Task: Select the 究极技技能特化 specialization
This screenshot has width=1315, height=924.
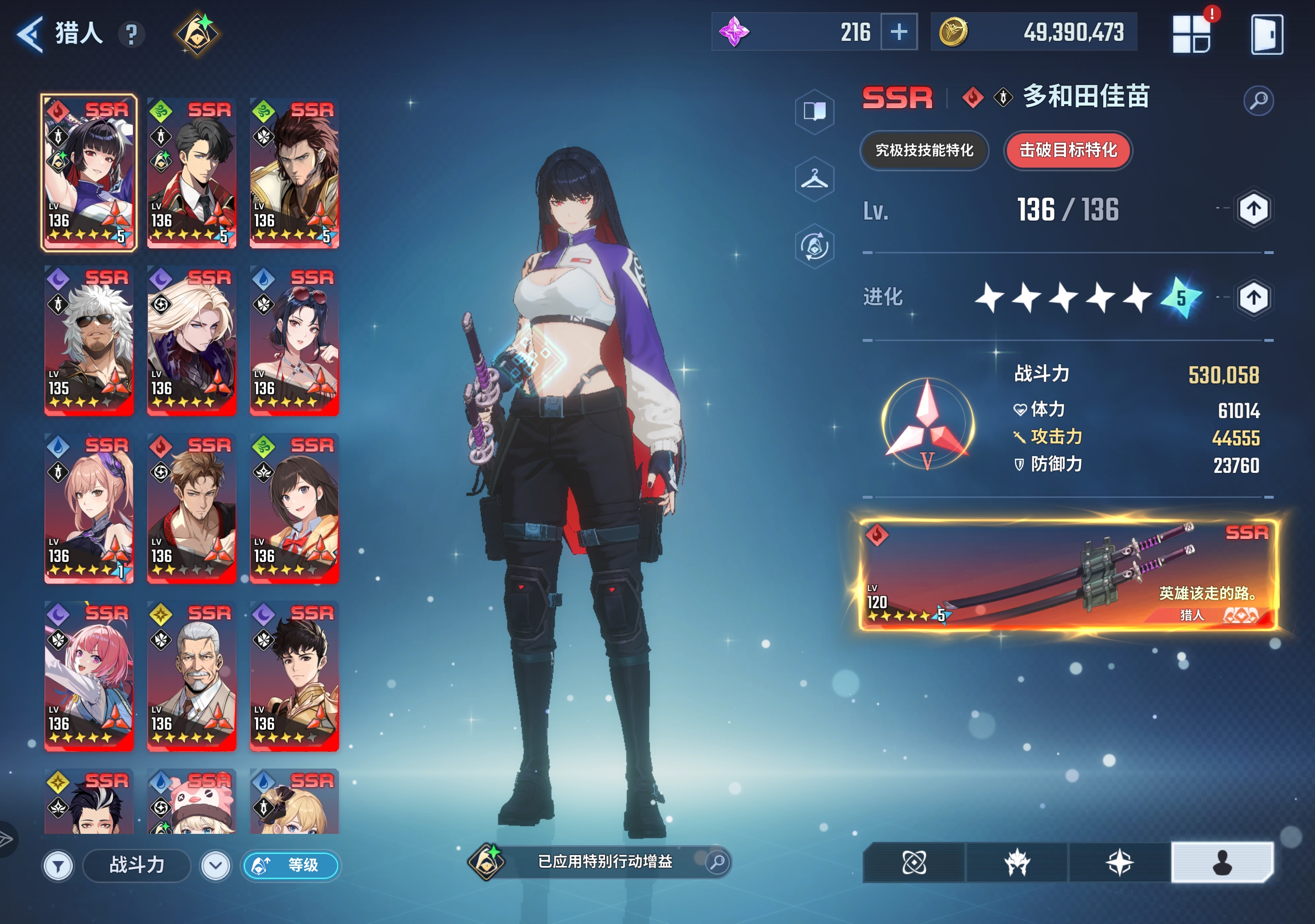Action: pyautogui.click(x=924, y=151)
